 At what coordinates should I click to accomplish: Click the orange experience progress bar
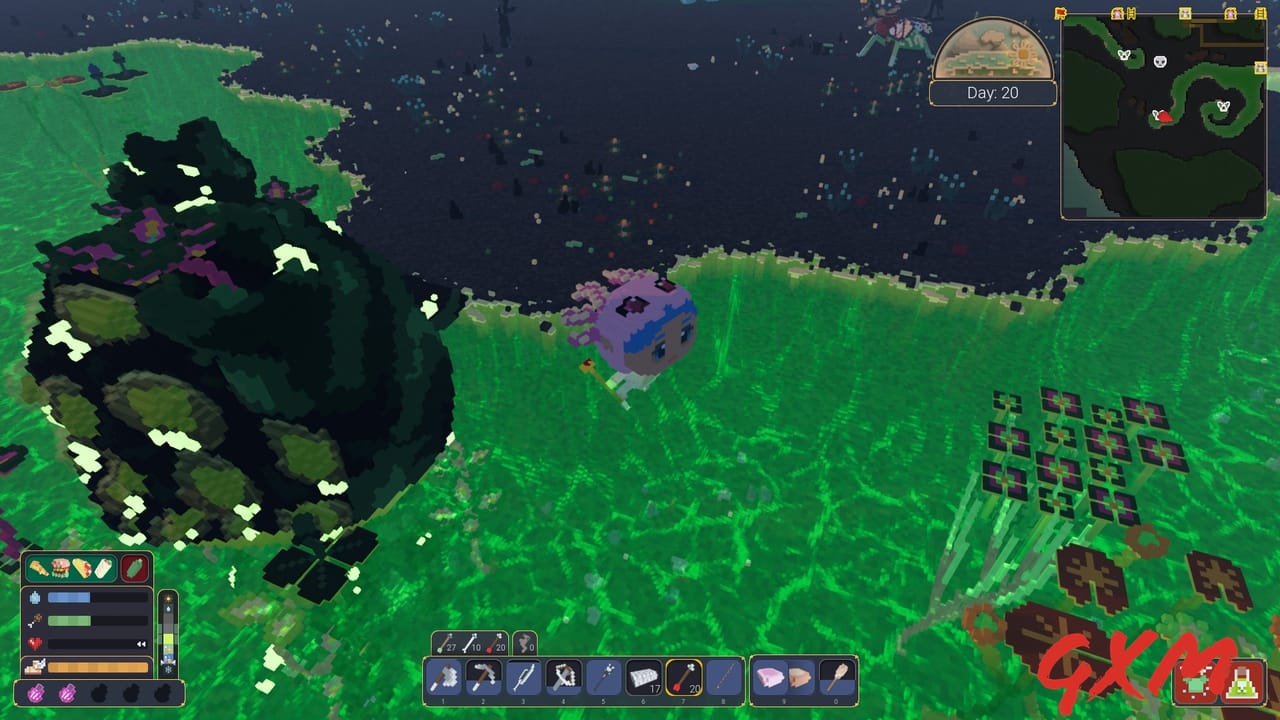click(98, 665)
